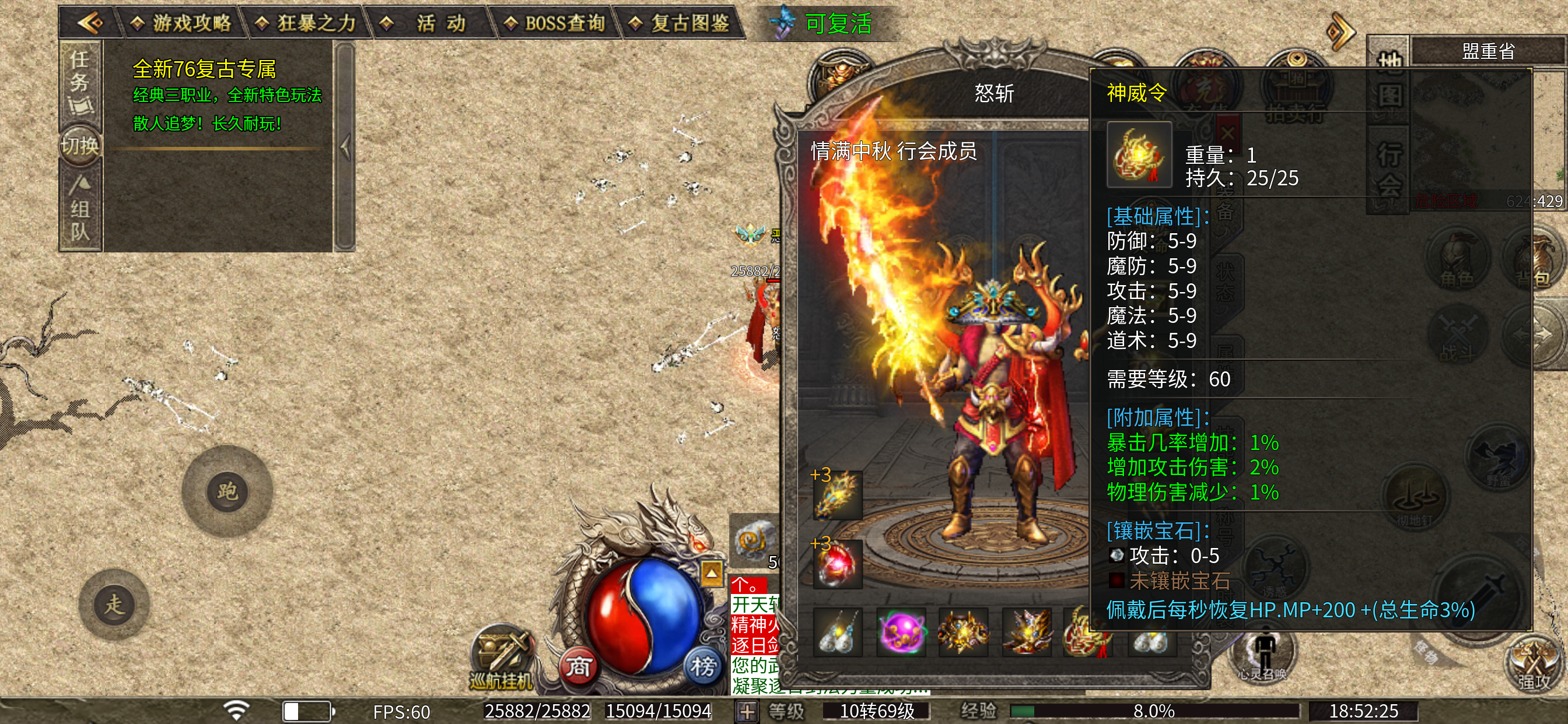Viewport: 1568px width, 724px height.
Task: Tap the 切换 switch button
Action: click(x=80, y=146)
